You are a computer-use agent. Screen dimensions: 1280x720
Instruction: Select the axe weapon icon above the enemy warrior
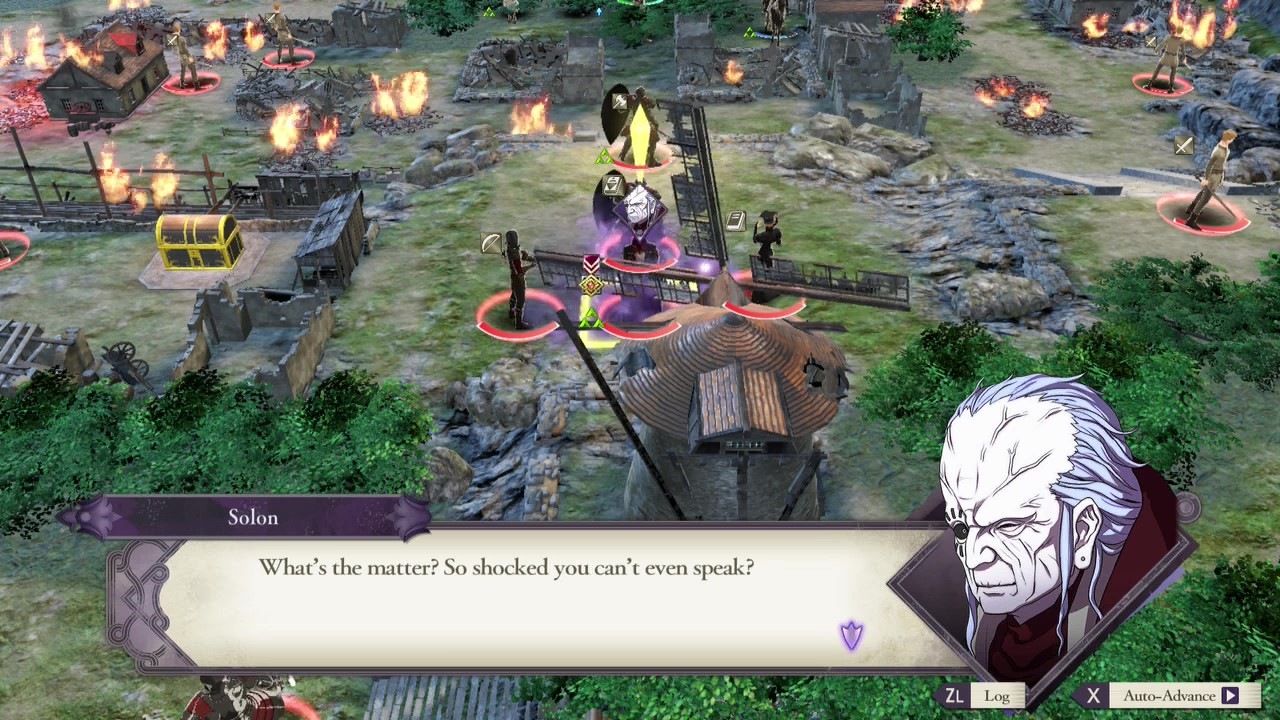(622, 100)
